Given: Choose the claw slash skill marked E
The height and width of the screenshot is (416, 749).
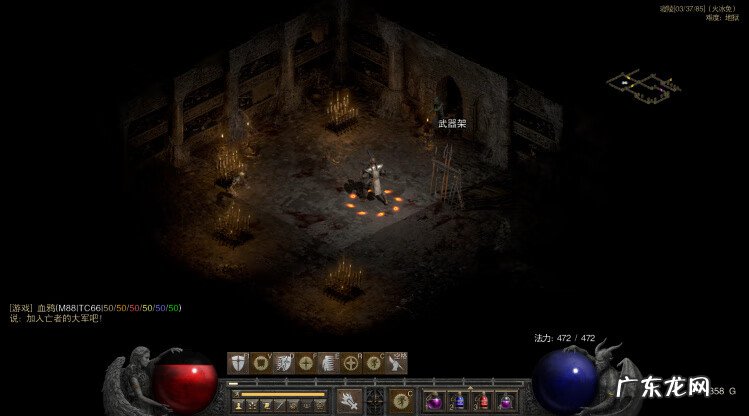Looking at the screenshot, I should pyautogui.click(x=328, y=362).
